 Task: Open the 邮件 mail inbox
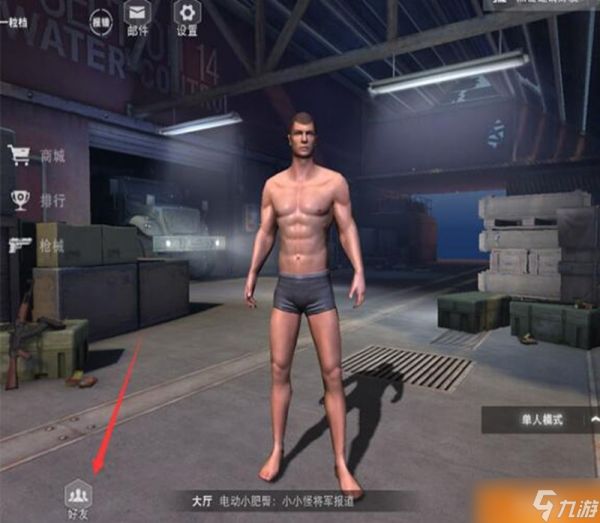[137, 17]
